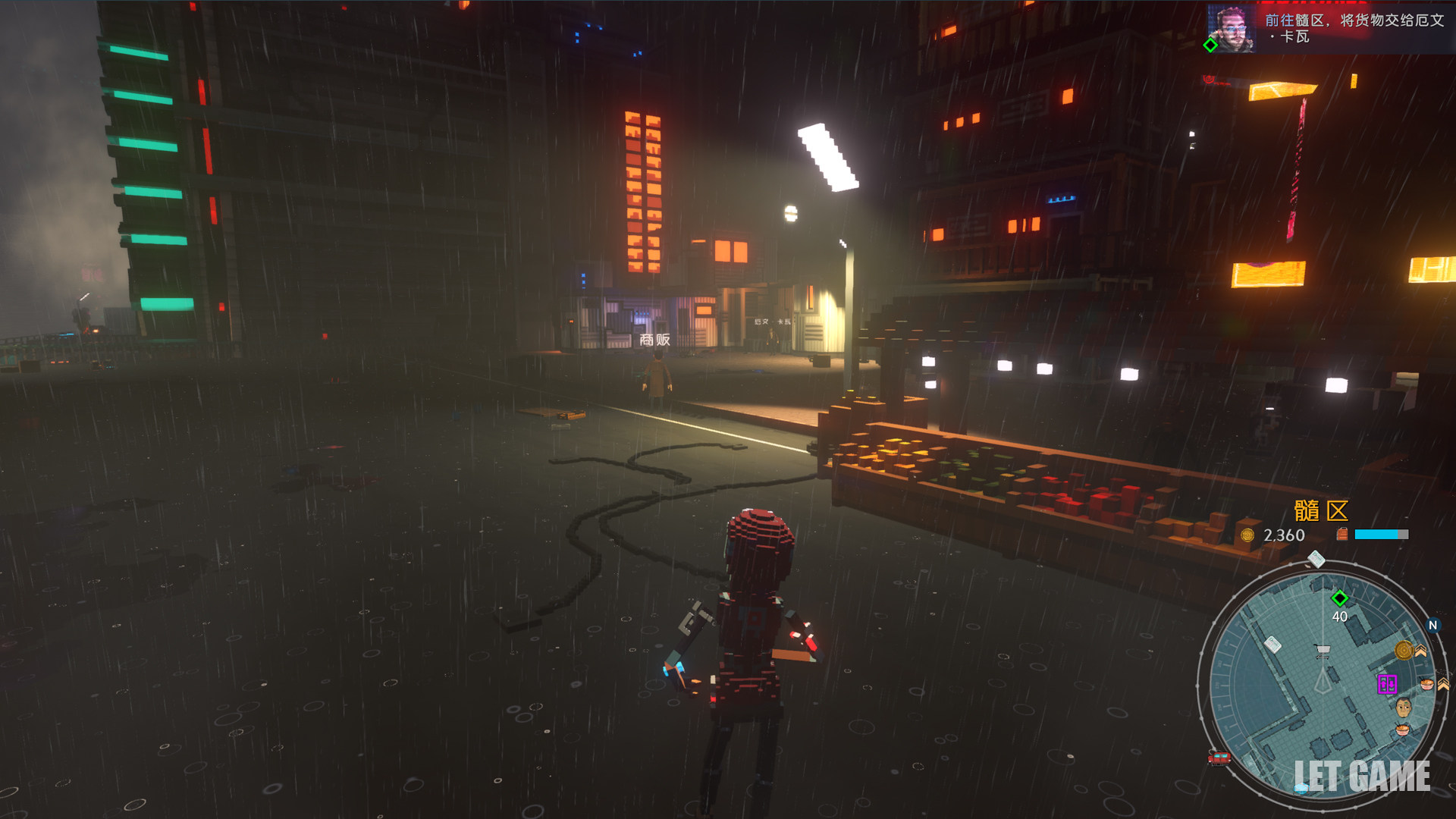The width and height of the screenshot is (1456, 819).
Task: Click the shopping cart marker on minimap
Action: tap(1323, 651)
